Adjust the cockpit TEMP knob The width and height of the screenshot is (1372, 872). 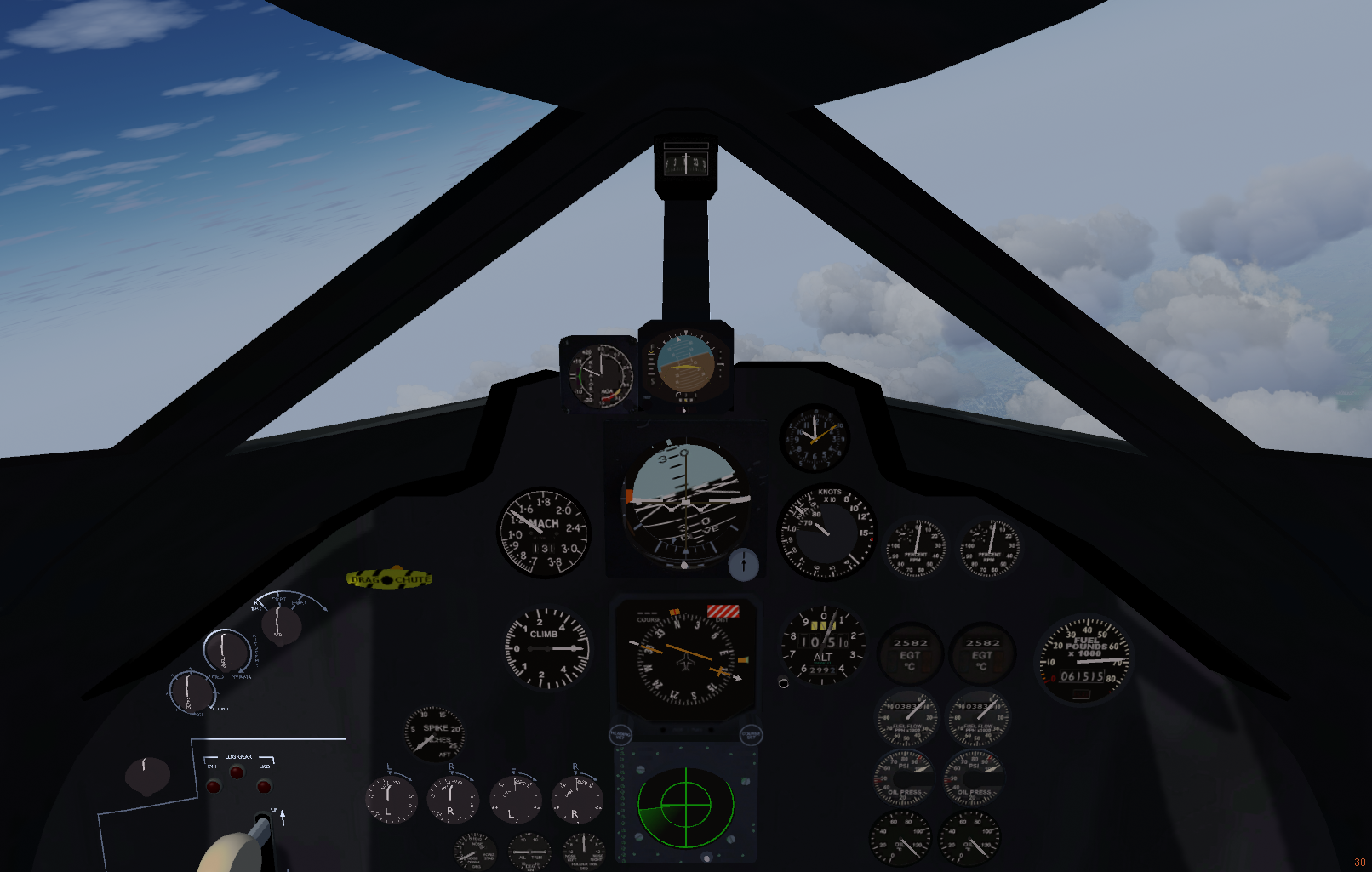226,651
